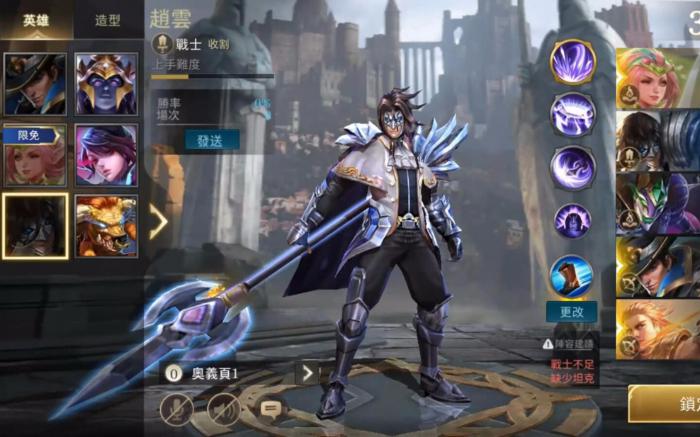Viewport: 700px width, 437px height.
Task: View the first skill with purple lightning
Action: (x=573, y=62)
